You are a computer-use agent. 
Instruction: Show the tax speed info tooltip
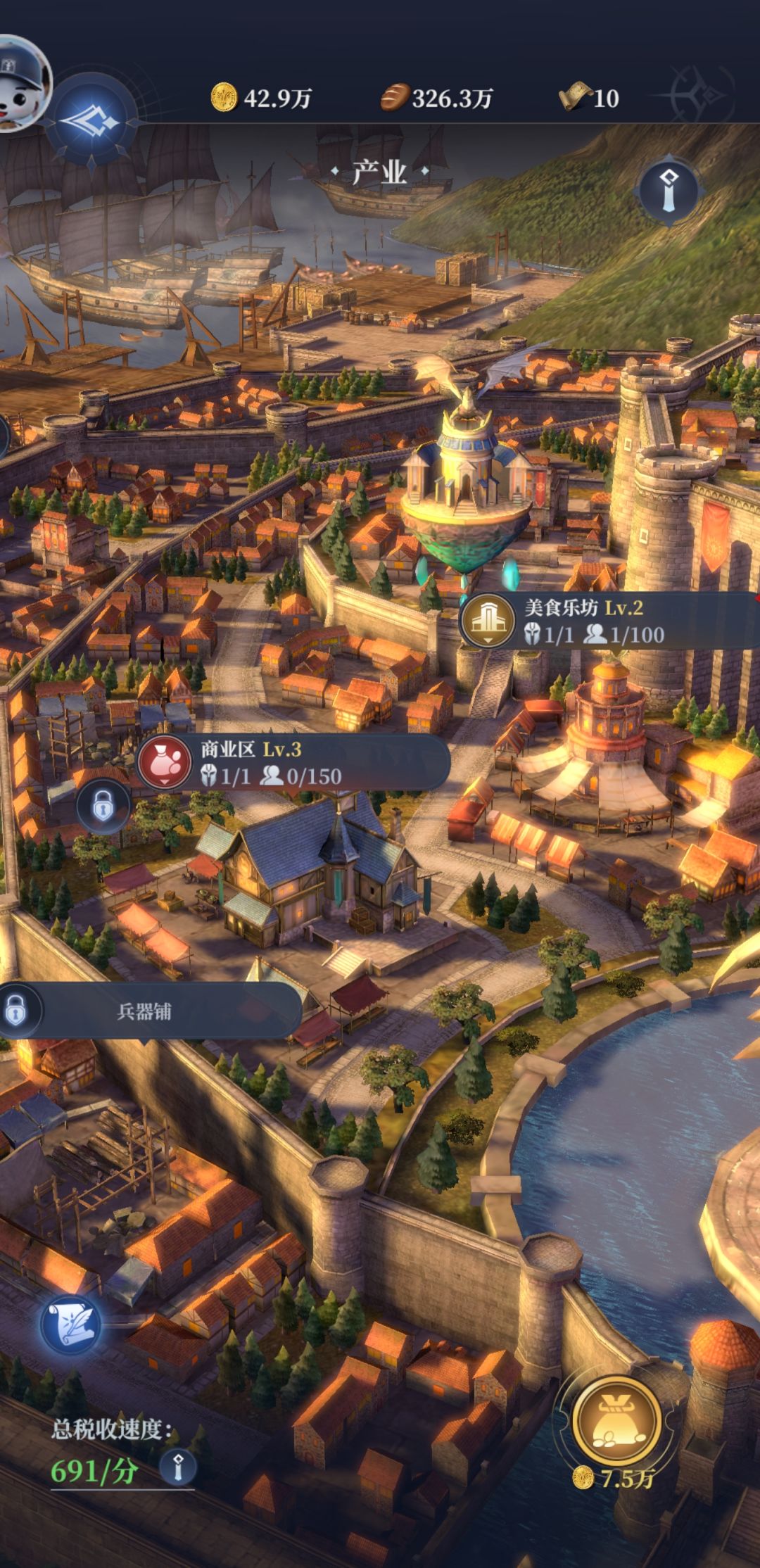click(177, 1468)
